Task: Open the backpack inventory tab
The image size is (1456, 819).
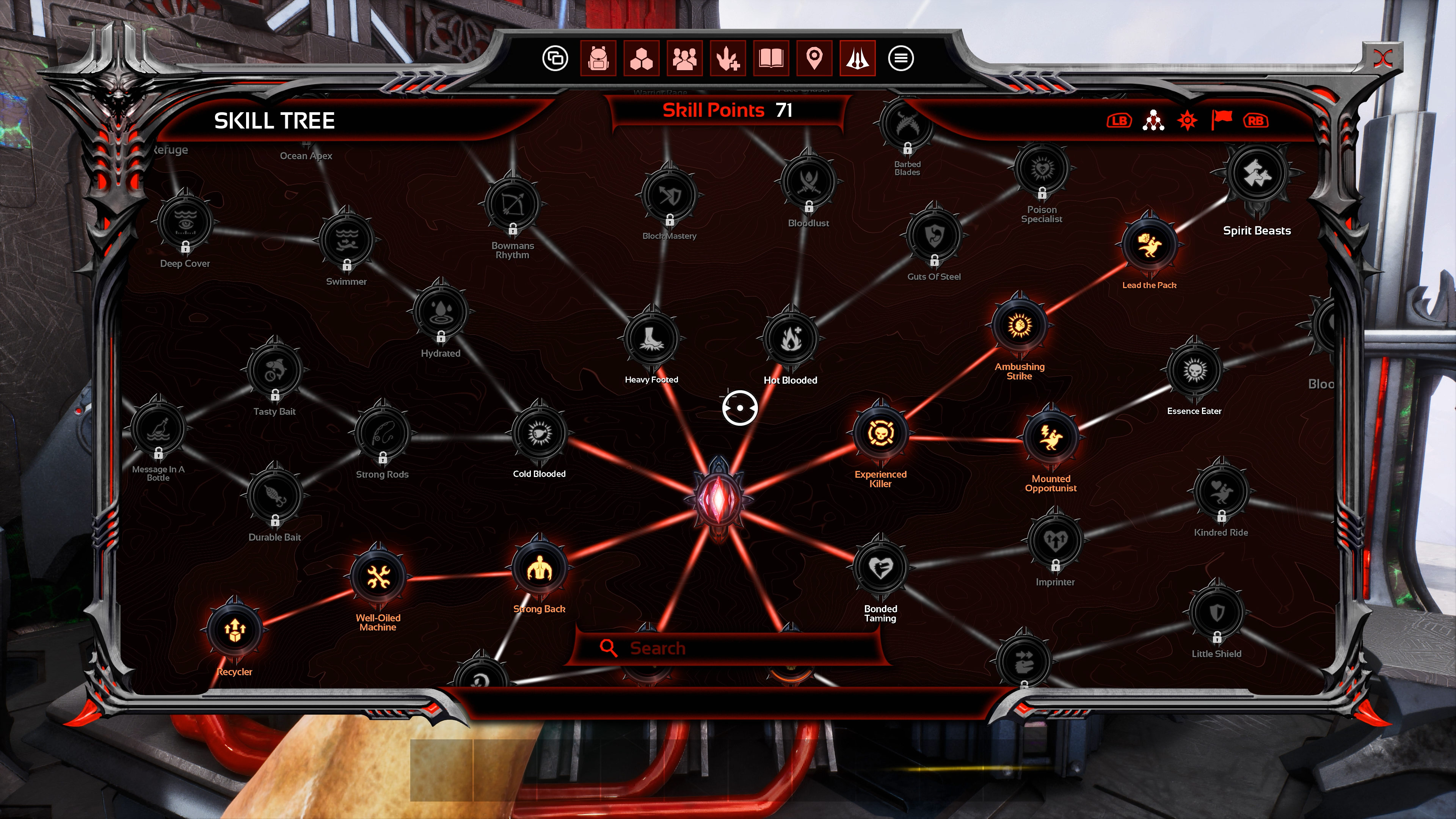Action: [x=598, y=58]
